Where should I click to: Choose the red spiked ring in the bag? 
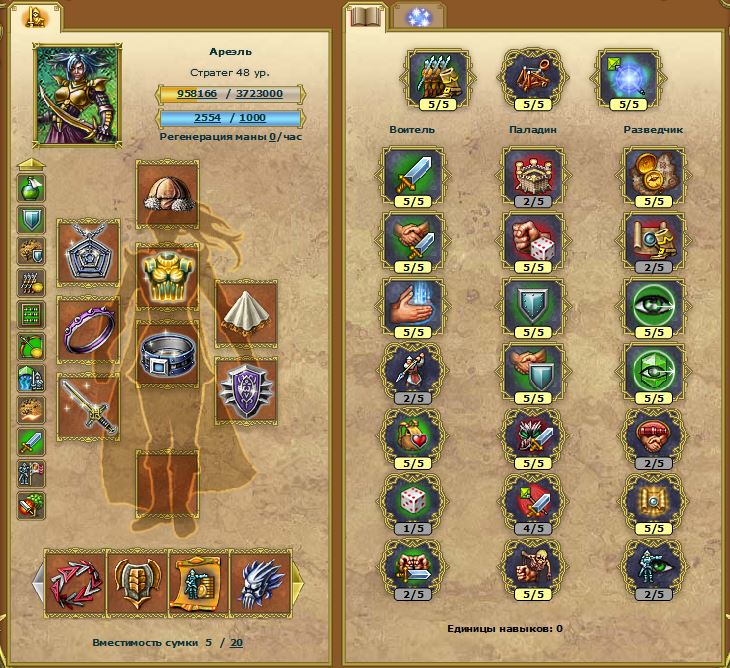pos(75,581)
